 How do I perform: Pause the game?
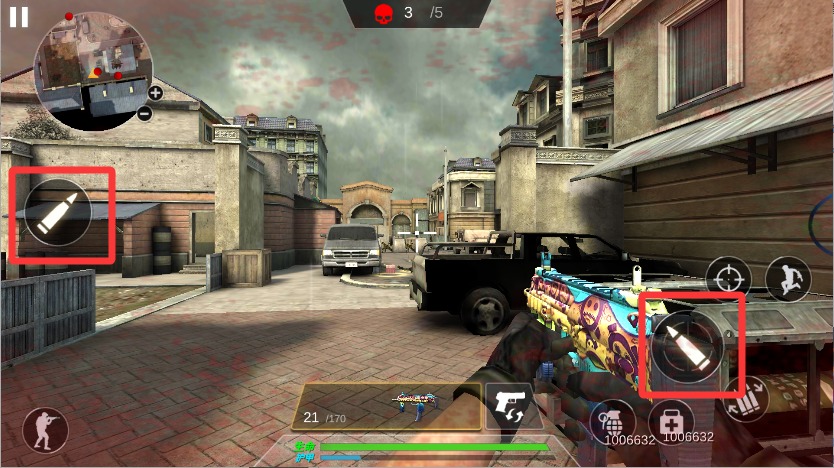18,17
